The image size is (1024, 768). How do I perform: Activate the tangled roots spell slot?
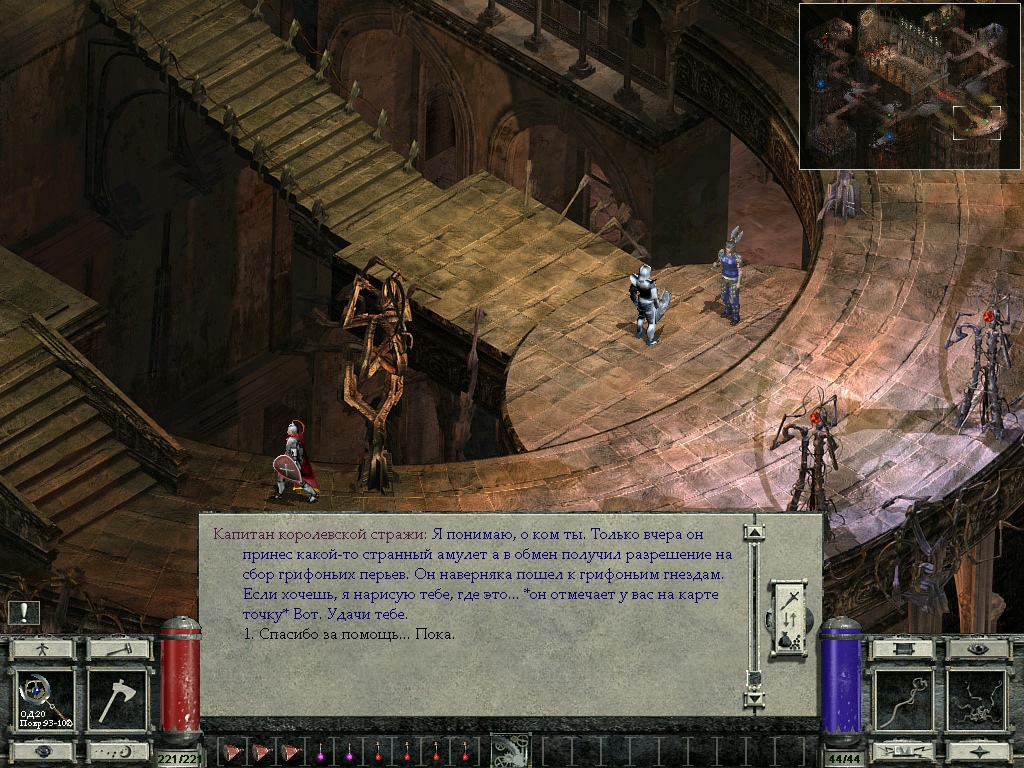click(x=975, y=700)
